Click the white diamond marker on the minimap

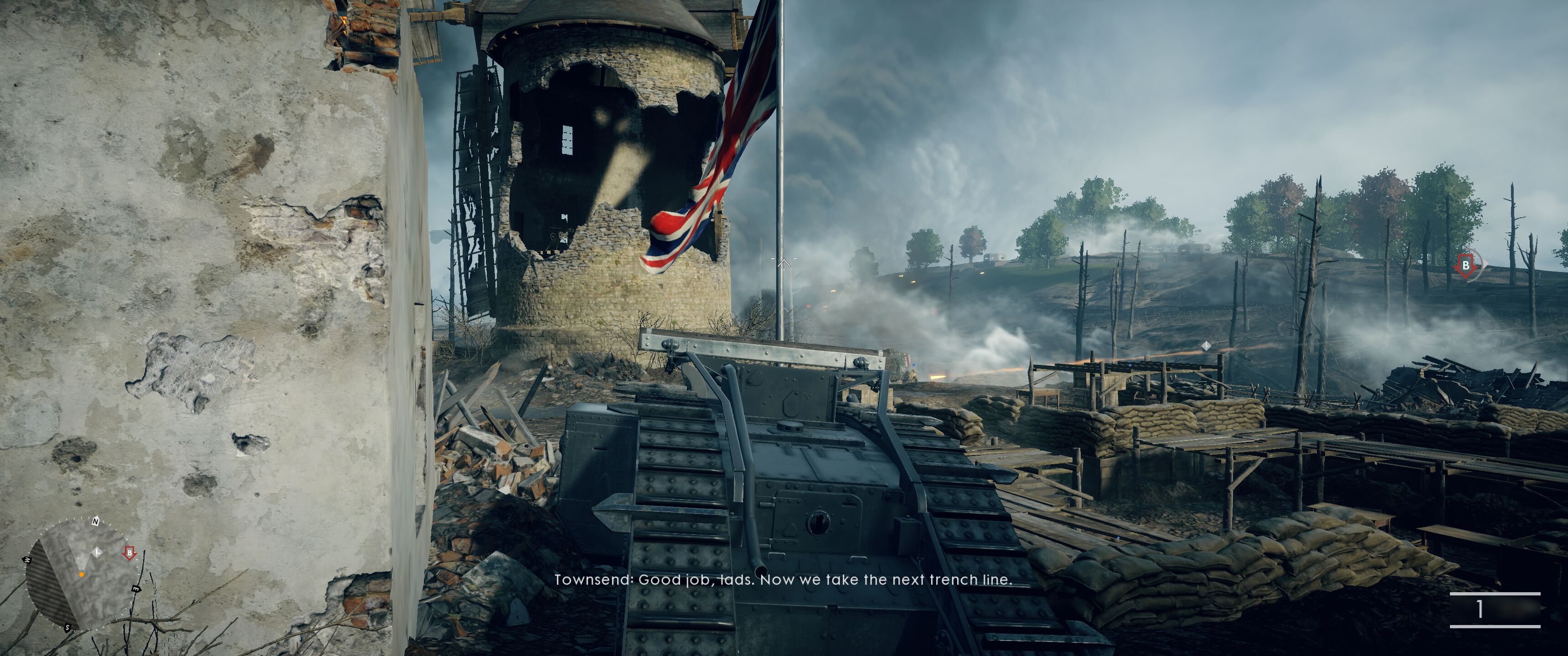(97, 553)
